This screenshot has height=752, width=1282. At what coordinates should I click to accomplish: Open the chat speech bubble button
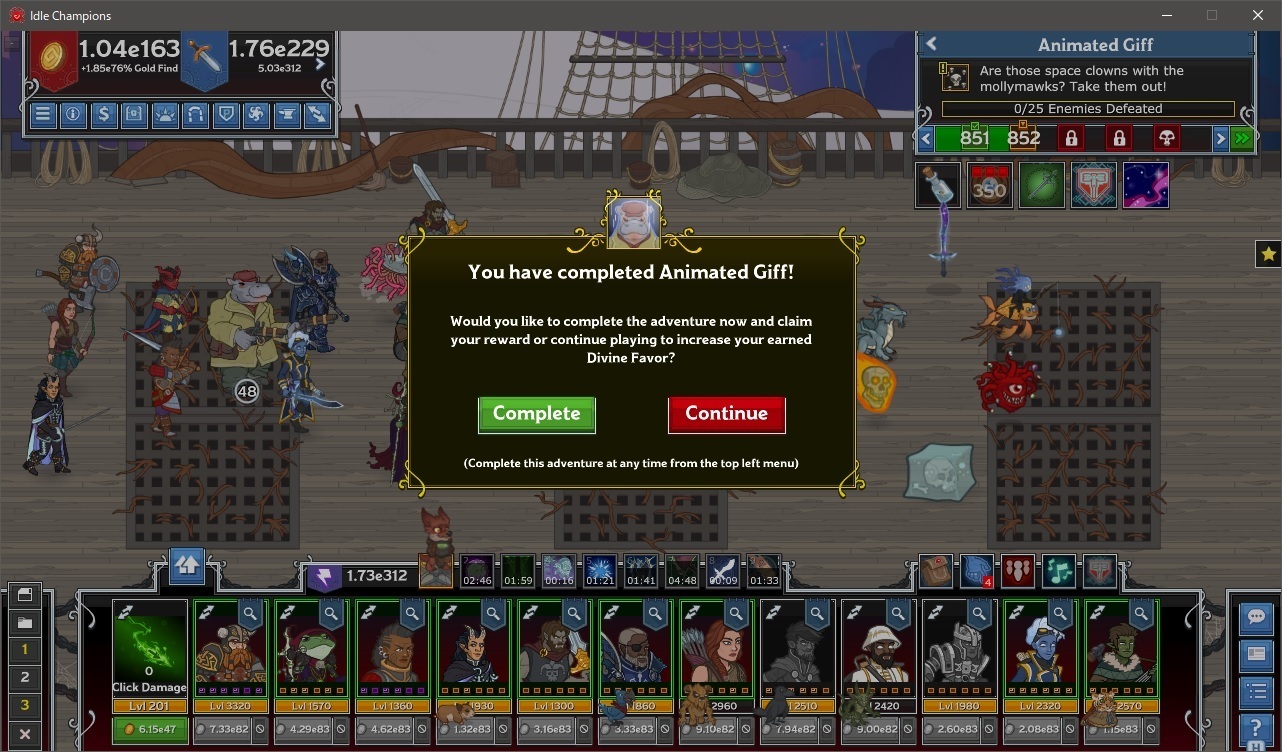click(x=1255, y=617)
